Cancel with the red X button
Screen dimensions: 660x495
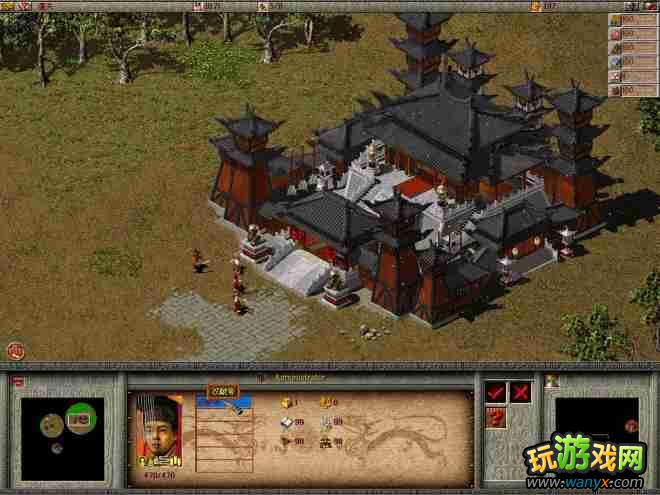coord(521,392)
